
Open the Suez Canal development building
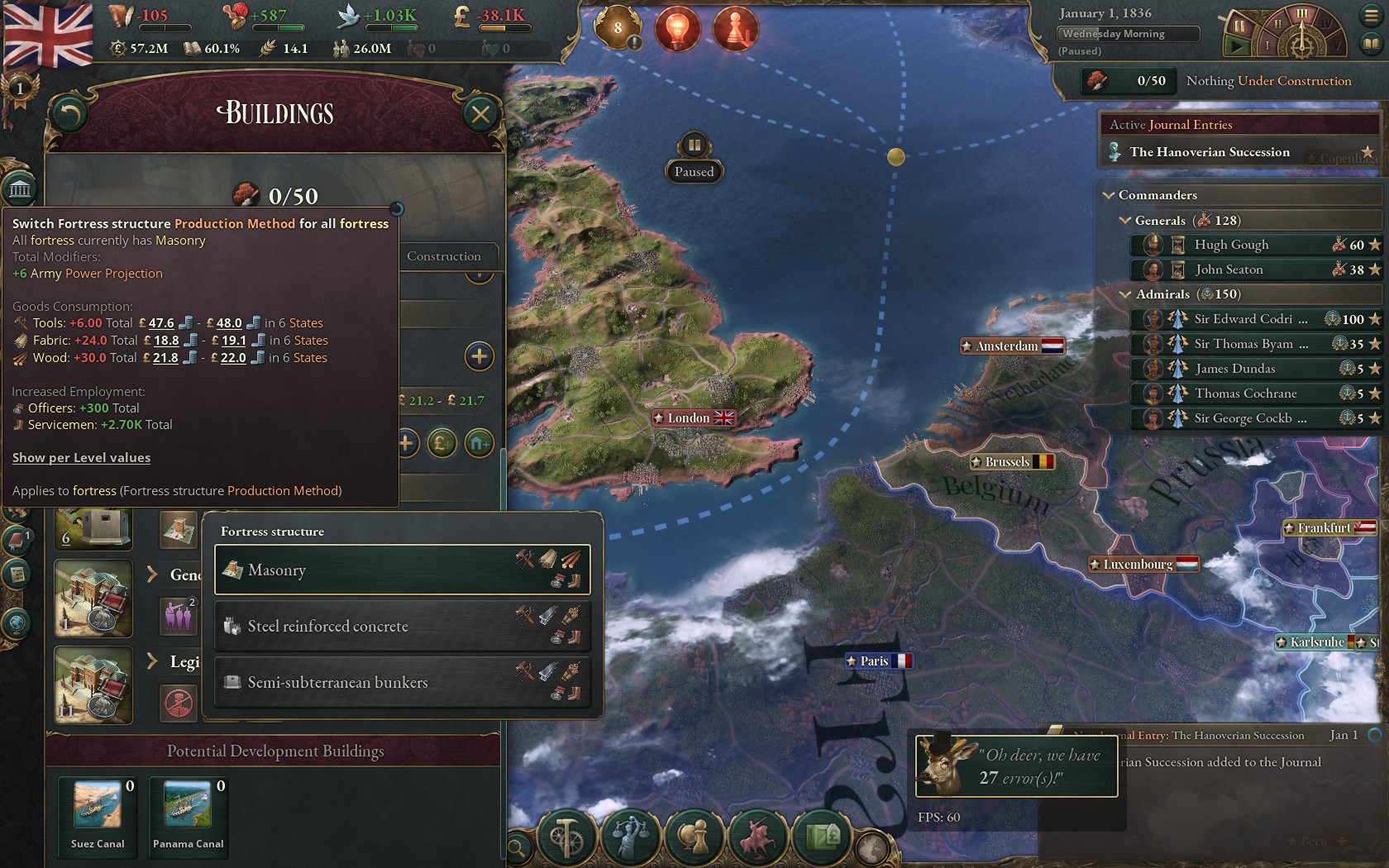tap(98, 806)
